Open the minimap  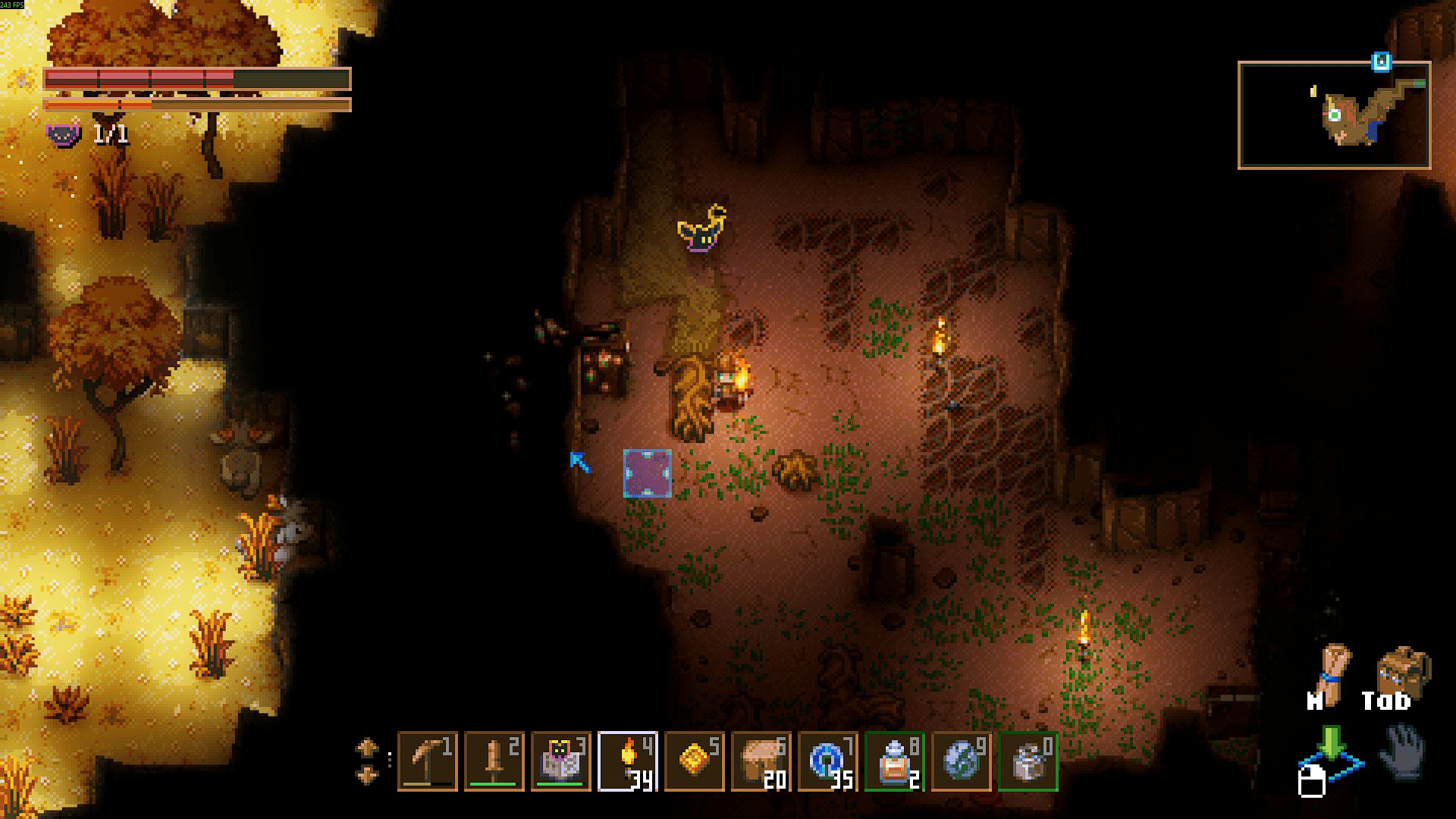pos(1334,115)
